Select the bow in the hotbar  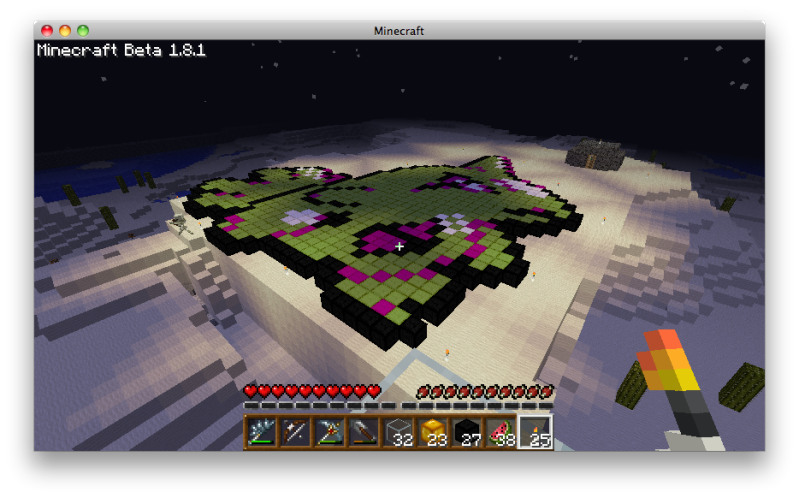click(x=296, y=433)
